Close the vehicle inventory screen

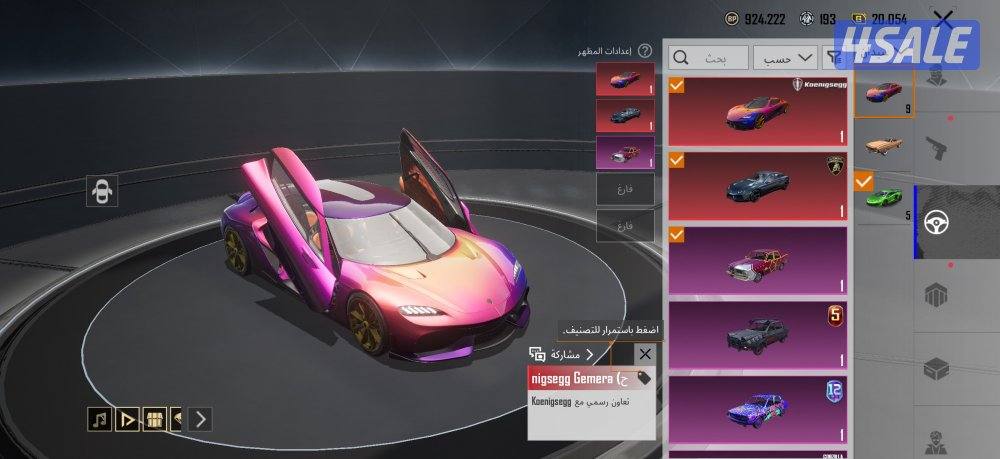pyautogui.click(x=942, y=18)
